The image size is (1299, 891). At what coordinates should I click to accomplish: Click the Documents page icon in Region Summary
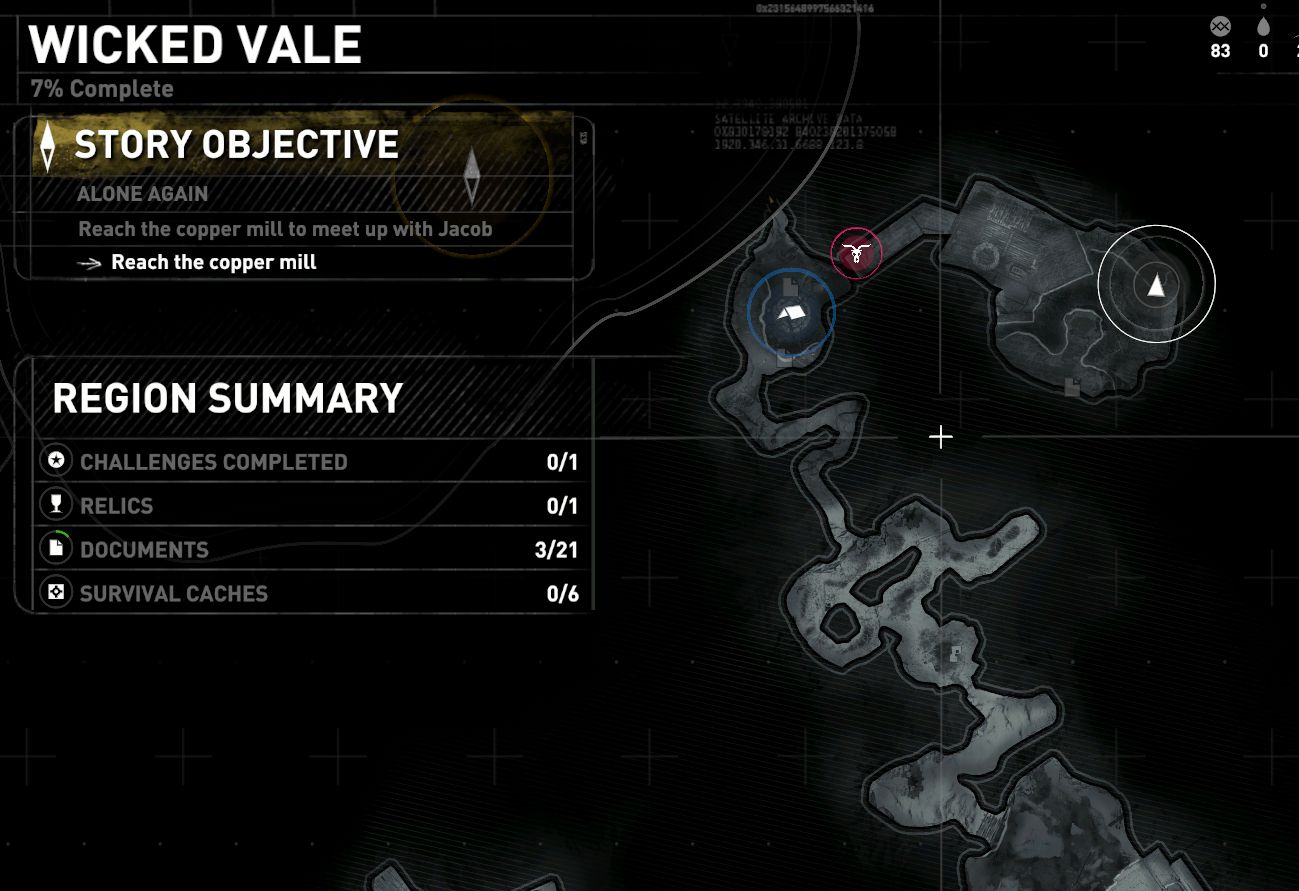(x=56, y=547)
